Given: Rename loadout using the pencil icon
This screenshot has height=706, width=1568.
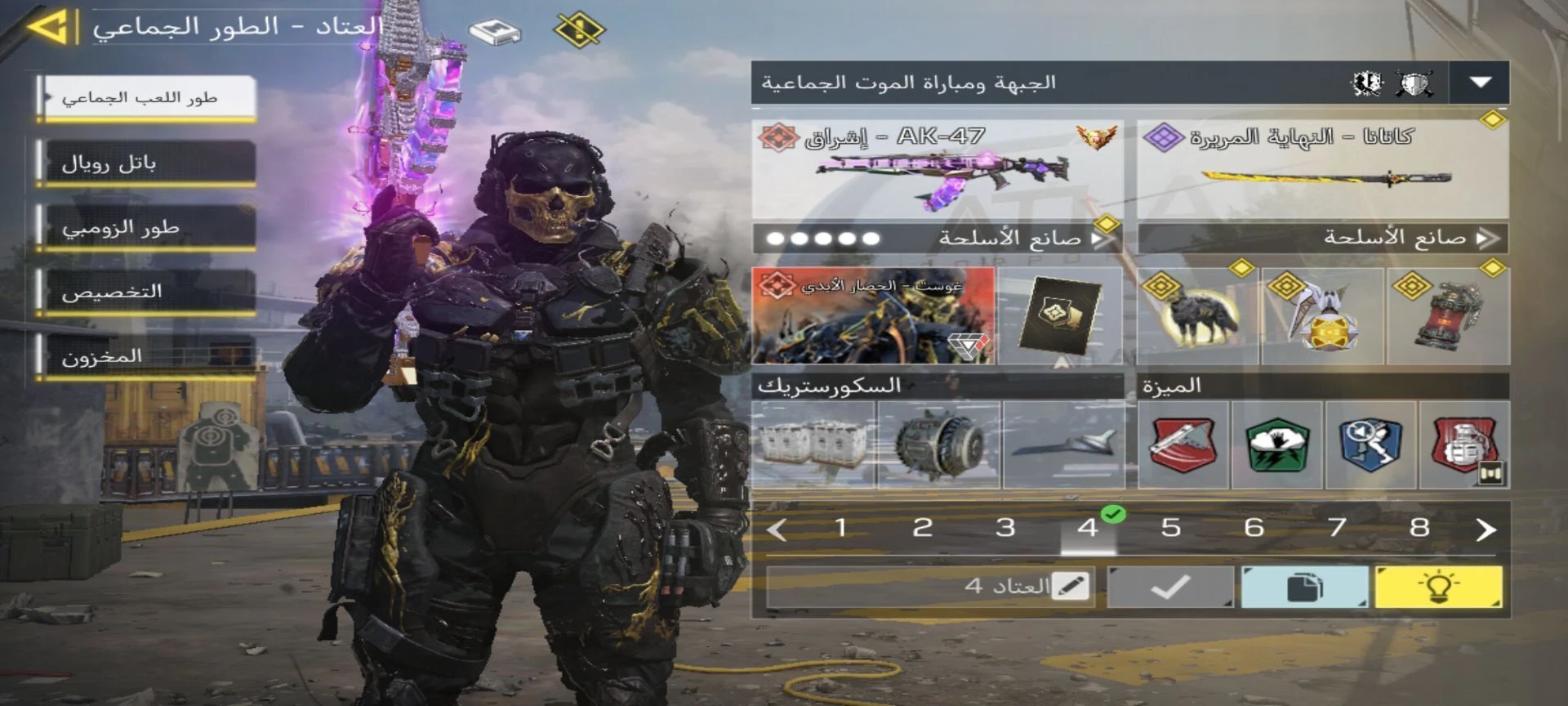Looking at the screenshot, I should [1070, 586].
